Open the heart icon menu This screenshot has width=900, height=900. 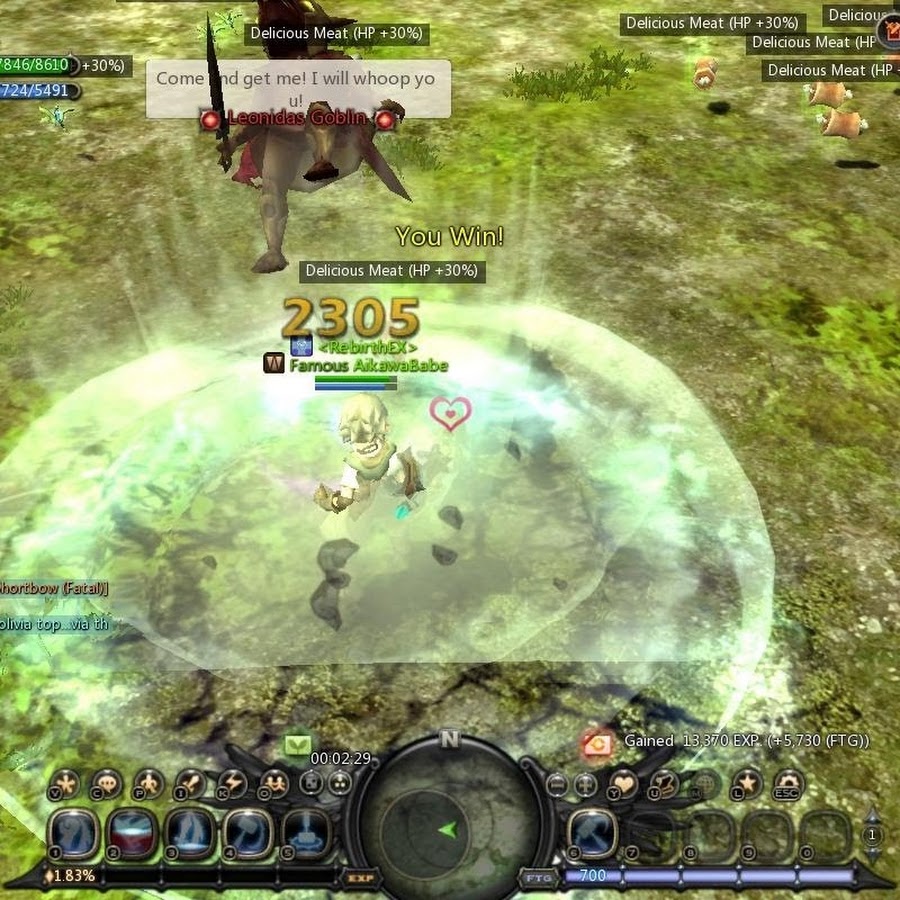click(x=624, y=784)
